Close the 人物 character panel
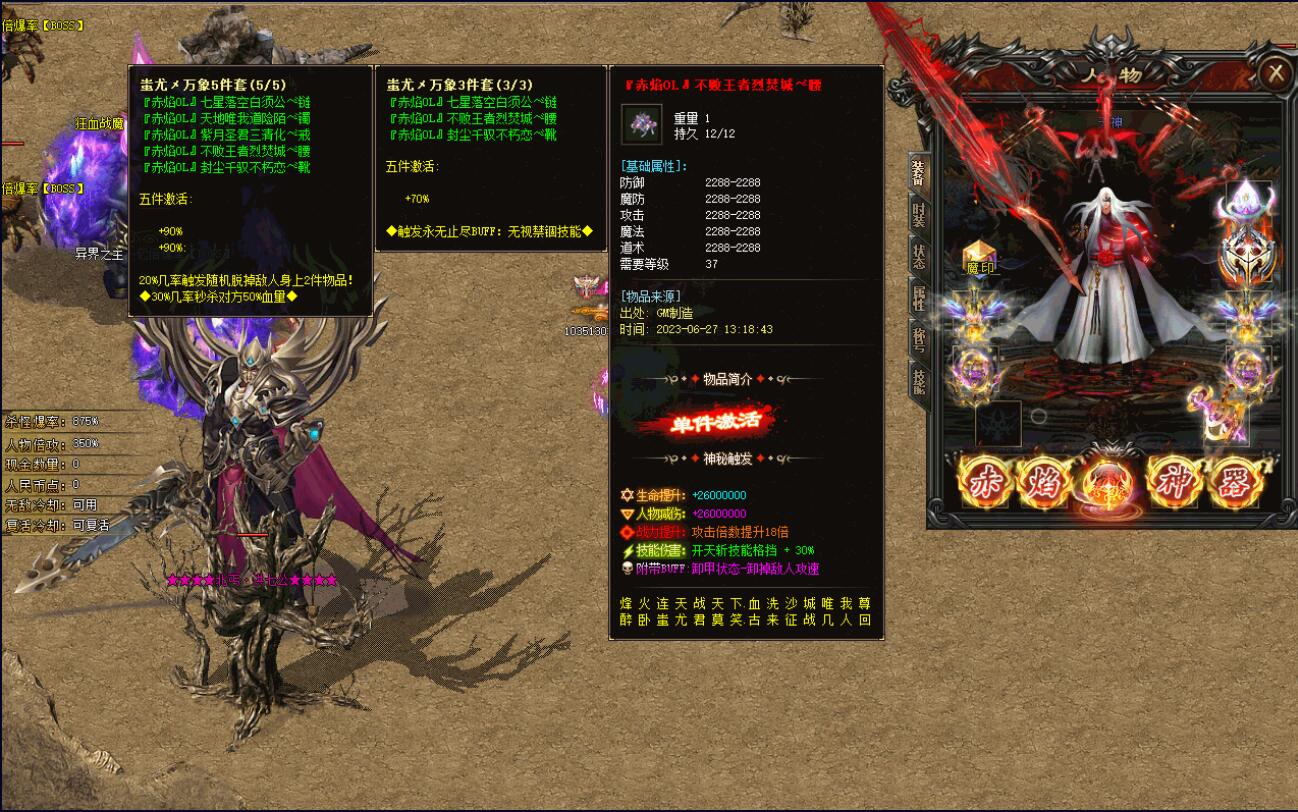1298x812 pixels. pyautogui.click(x=1275, y=73)
